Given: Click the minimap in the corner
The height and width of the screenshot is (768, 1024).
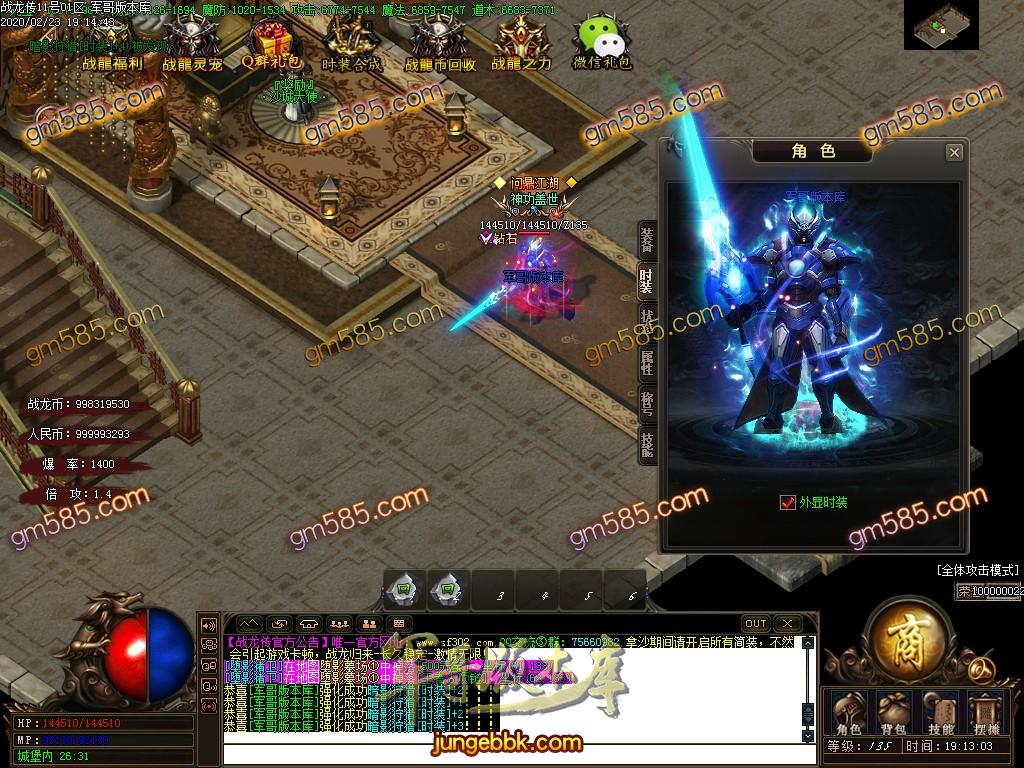Looking at the screenshot, I should point(941,25).
